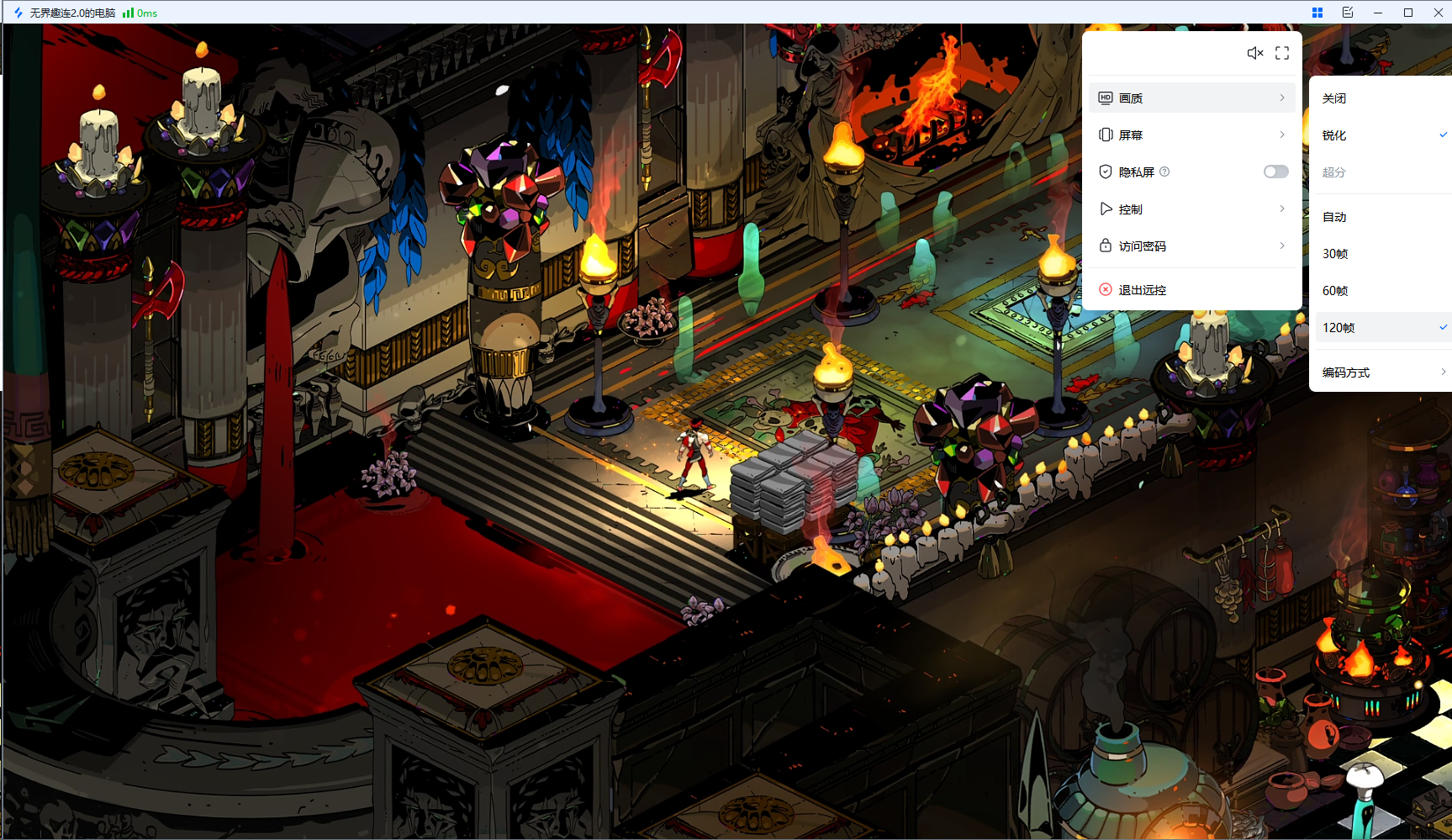Choose the 锐化 sharpening option
Screen dimensions: 1452x840
coord(1334,135)
